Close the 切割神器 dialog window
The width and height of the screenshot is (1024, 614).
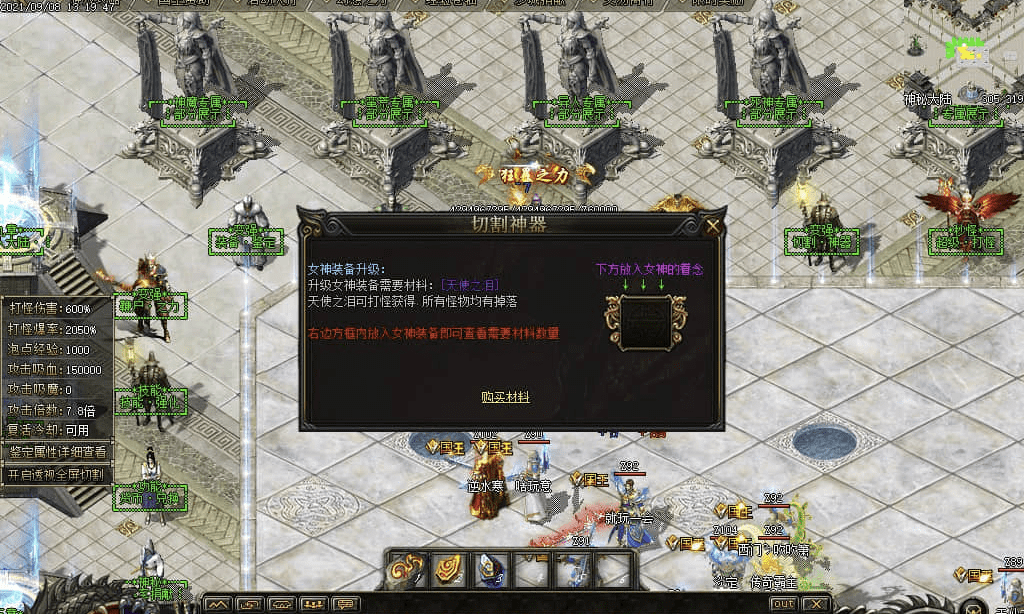(712, 227)
